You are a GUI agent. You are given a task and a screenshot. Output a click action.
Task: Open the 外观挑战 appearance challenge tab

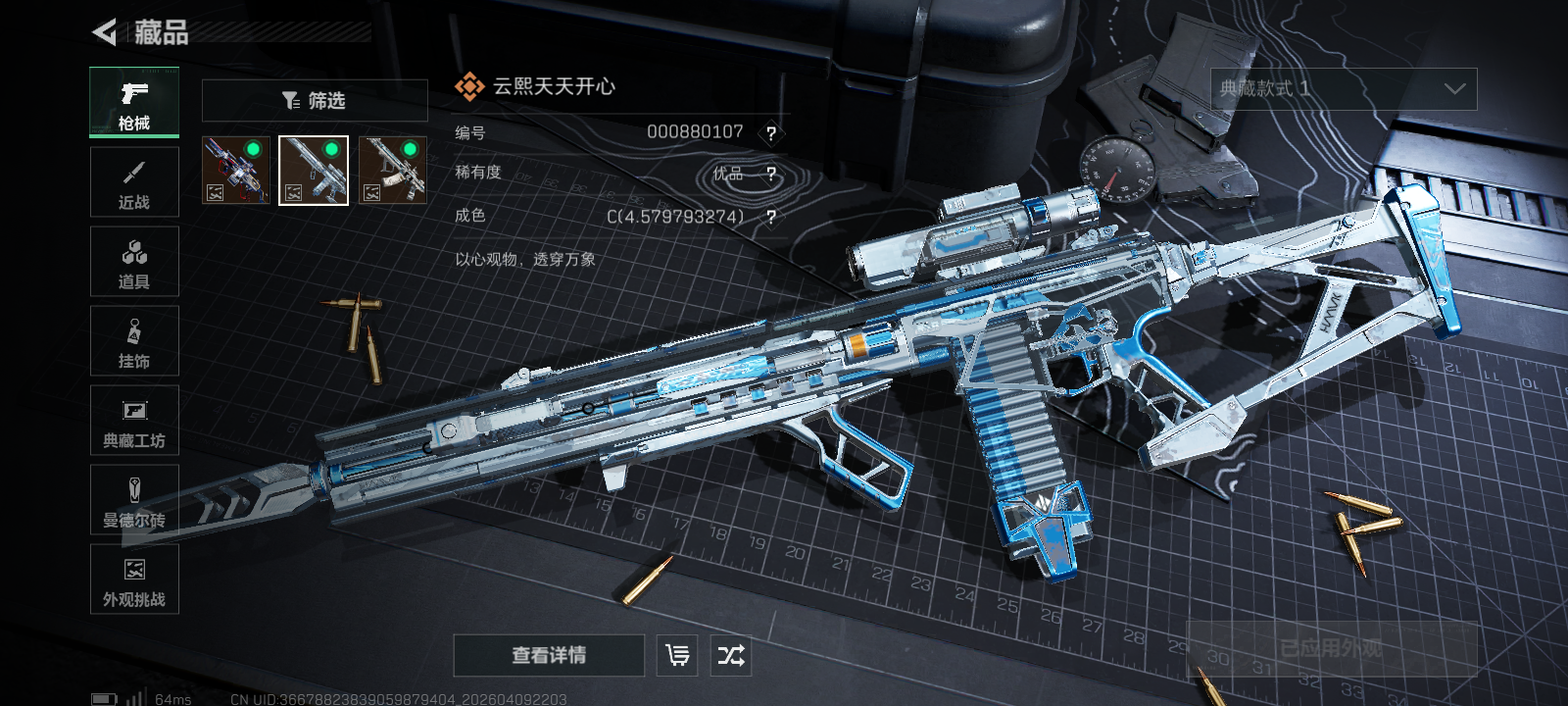coord(134,580)
